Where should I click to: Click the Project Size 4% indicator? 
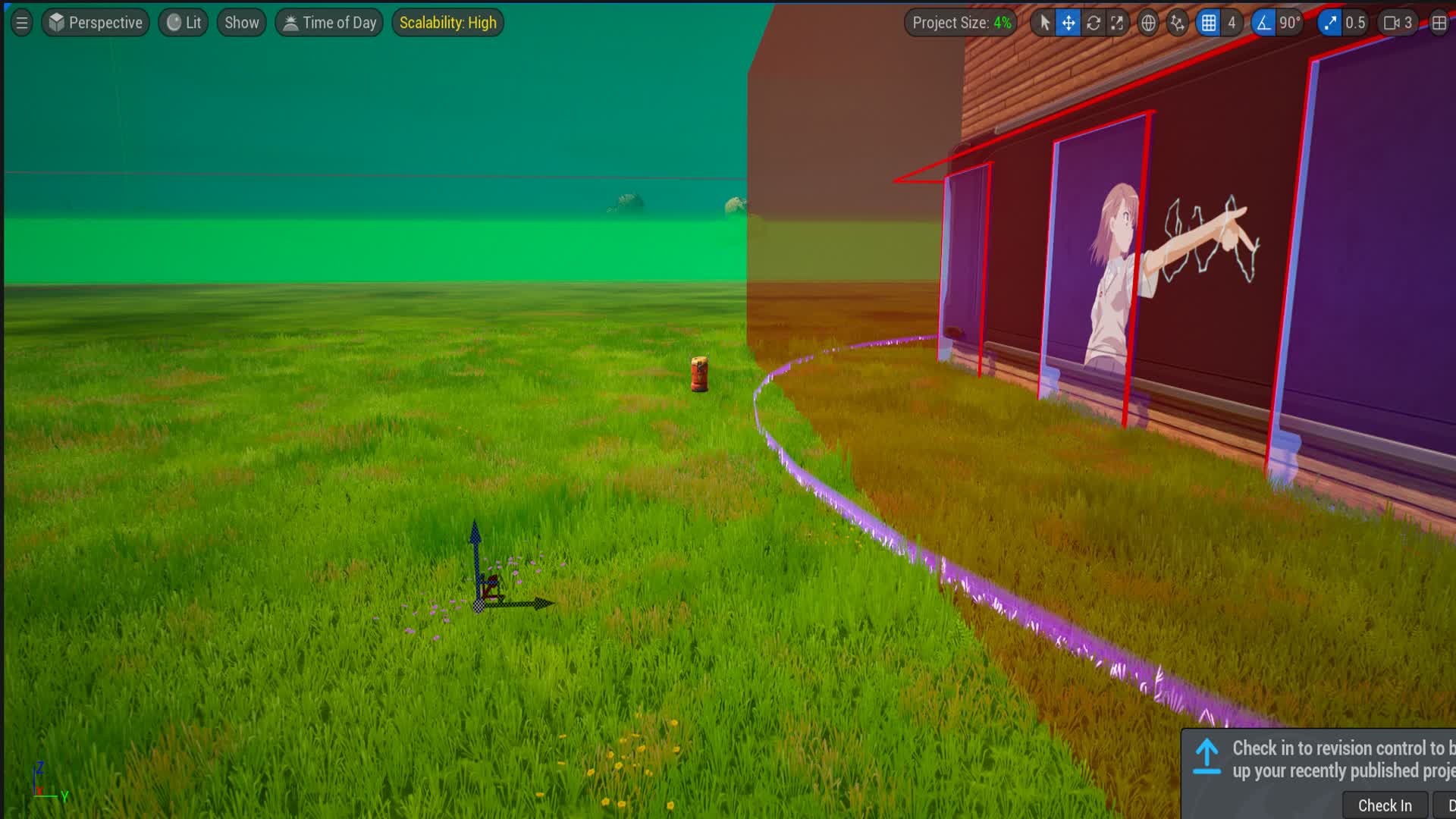point(960,22)
